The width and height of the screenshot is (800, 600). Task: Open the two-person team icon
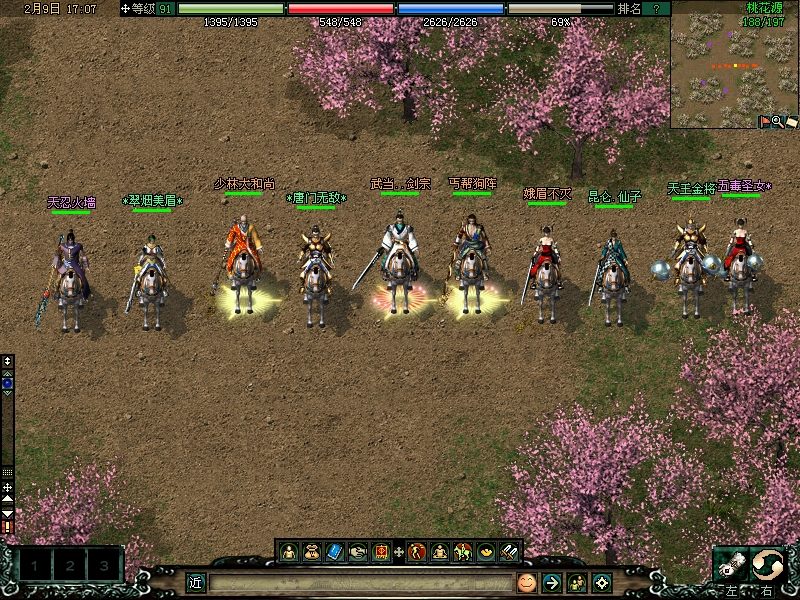click(577, 582)
